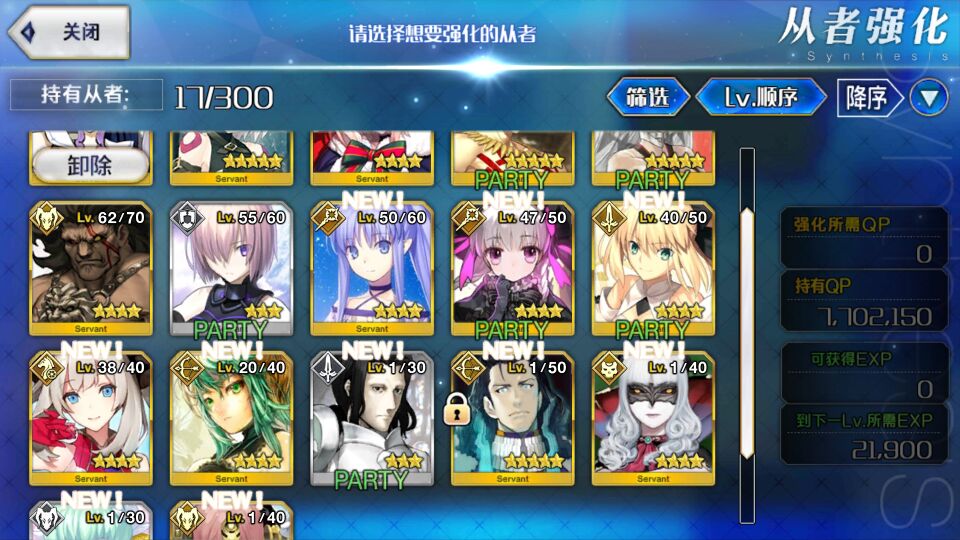Select the Lv. 62/70 dark-skinned berserker servant
The image size is (960, 540).
click(x=91, y=269)
